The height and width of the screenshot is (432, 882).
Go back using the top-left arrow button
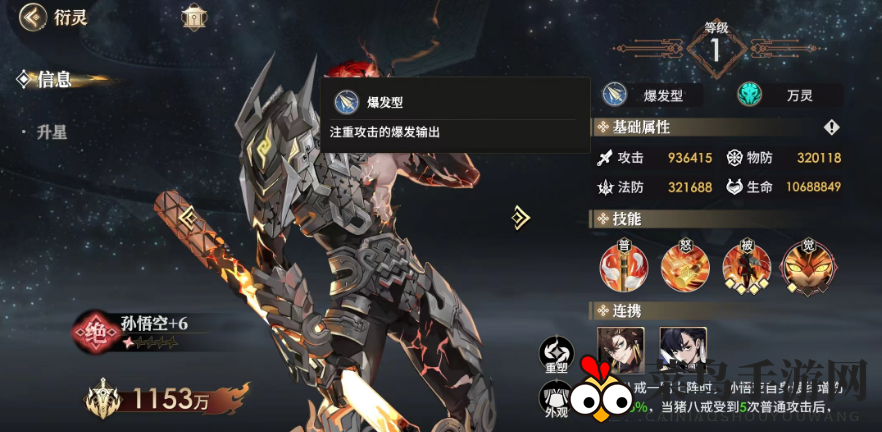click(x=34, y=17)
